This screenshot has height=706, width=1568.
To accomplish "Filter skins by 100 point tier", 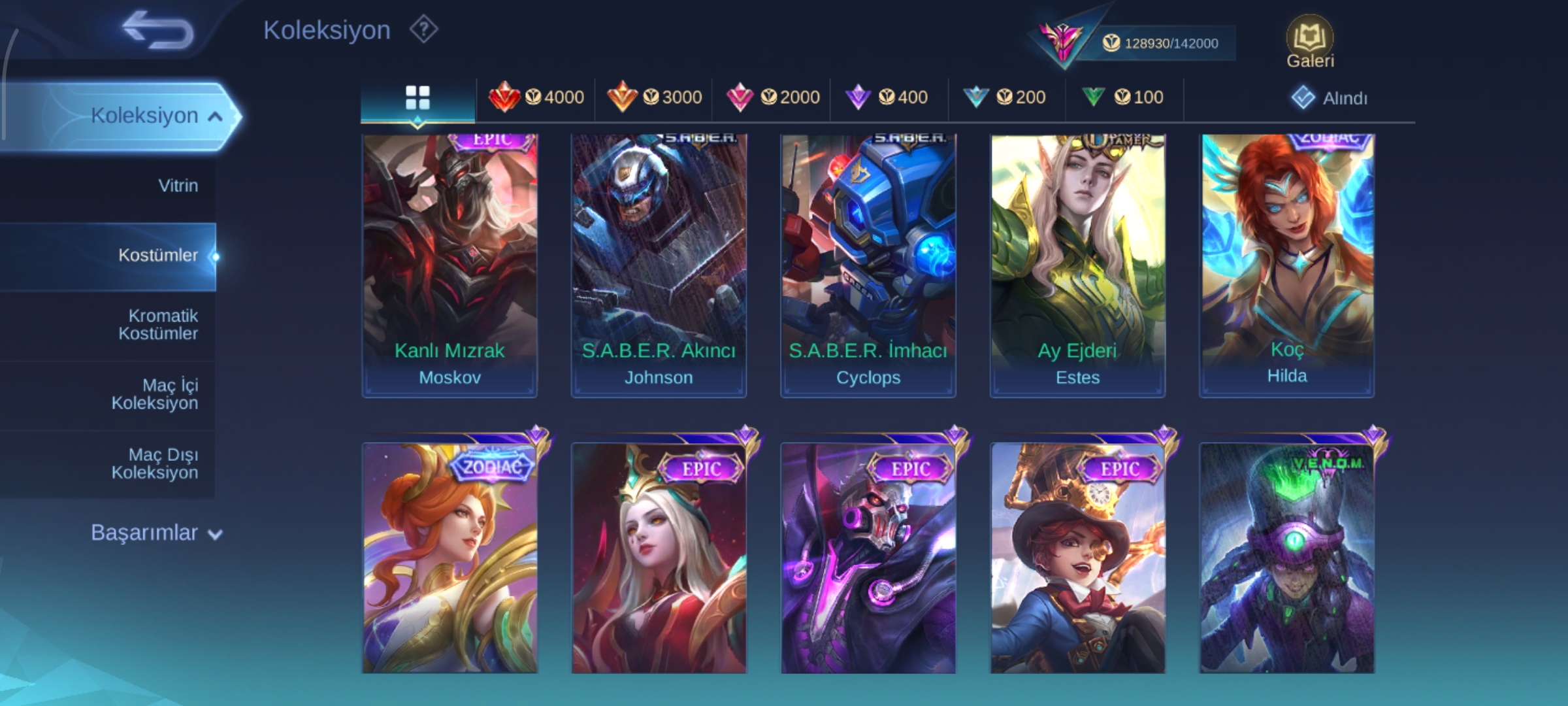I will [1123, 97].
